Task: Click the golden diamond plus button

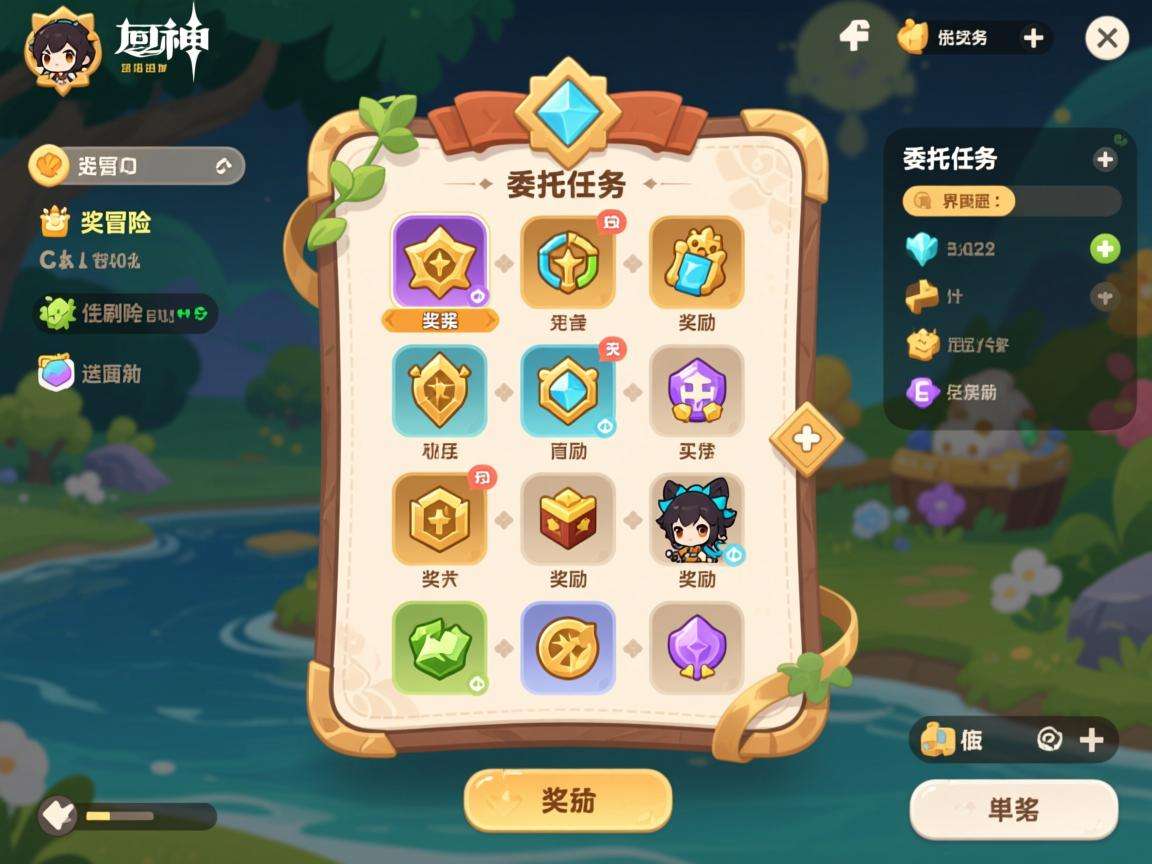Action: pos(806,437)
